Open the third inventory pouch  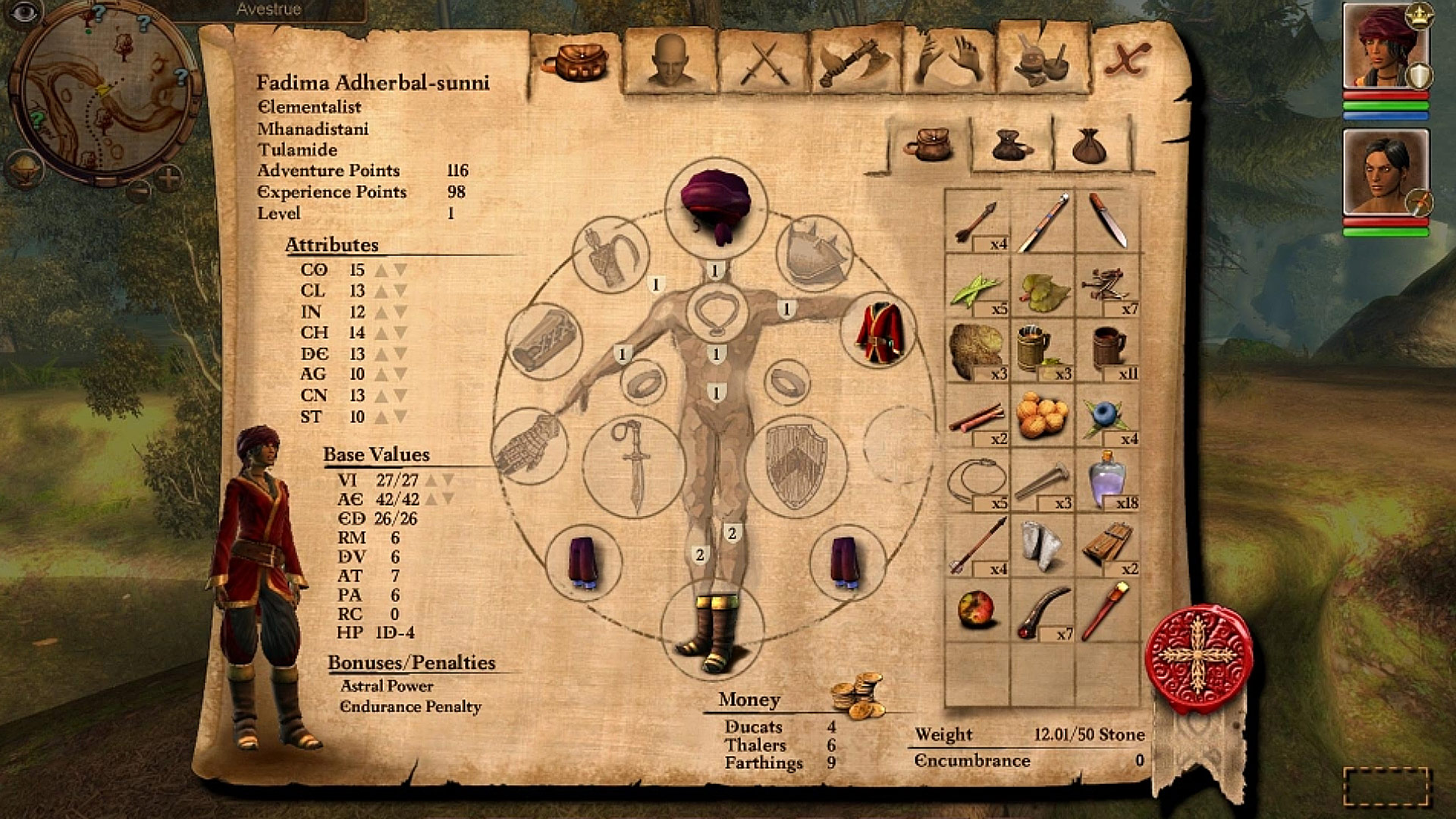tap(1090, 145)
